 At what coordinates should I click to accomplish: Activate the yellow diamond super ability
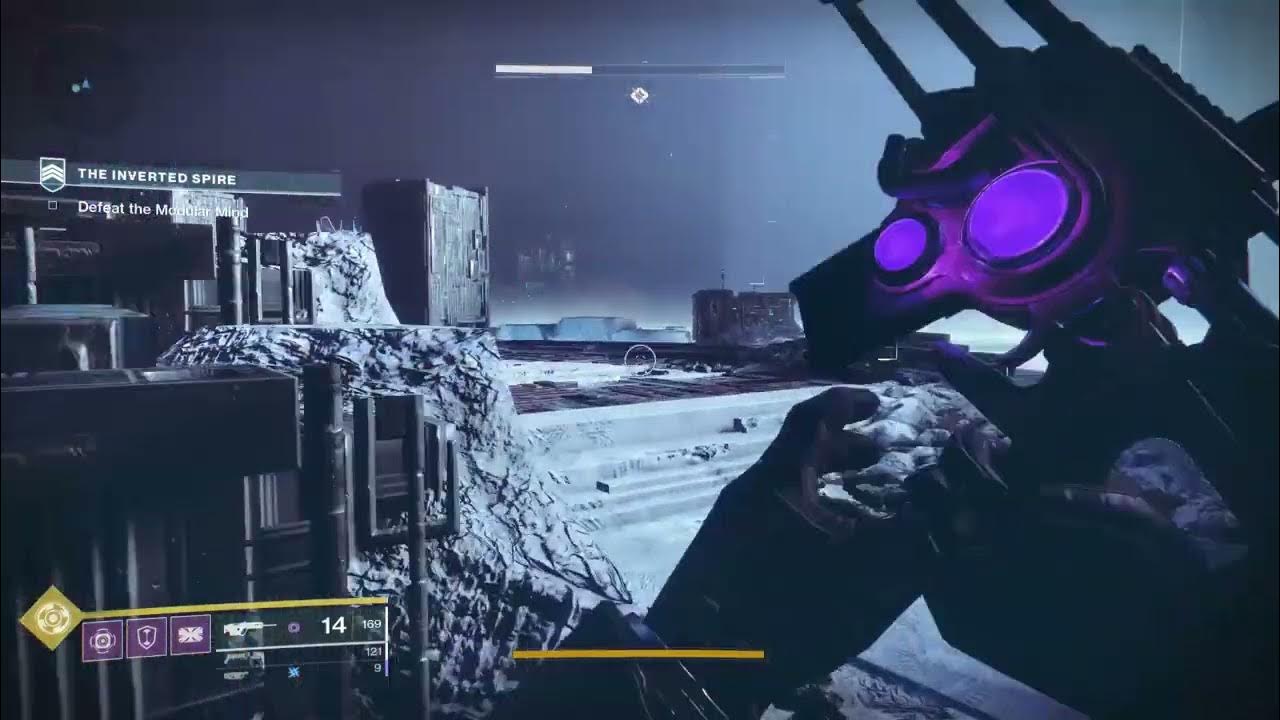(x=51, y=619)
